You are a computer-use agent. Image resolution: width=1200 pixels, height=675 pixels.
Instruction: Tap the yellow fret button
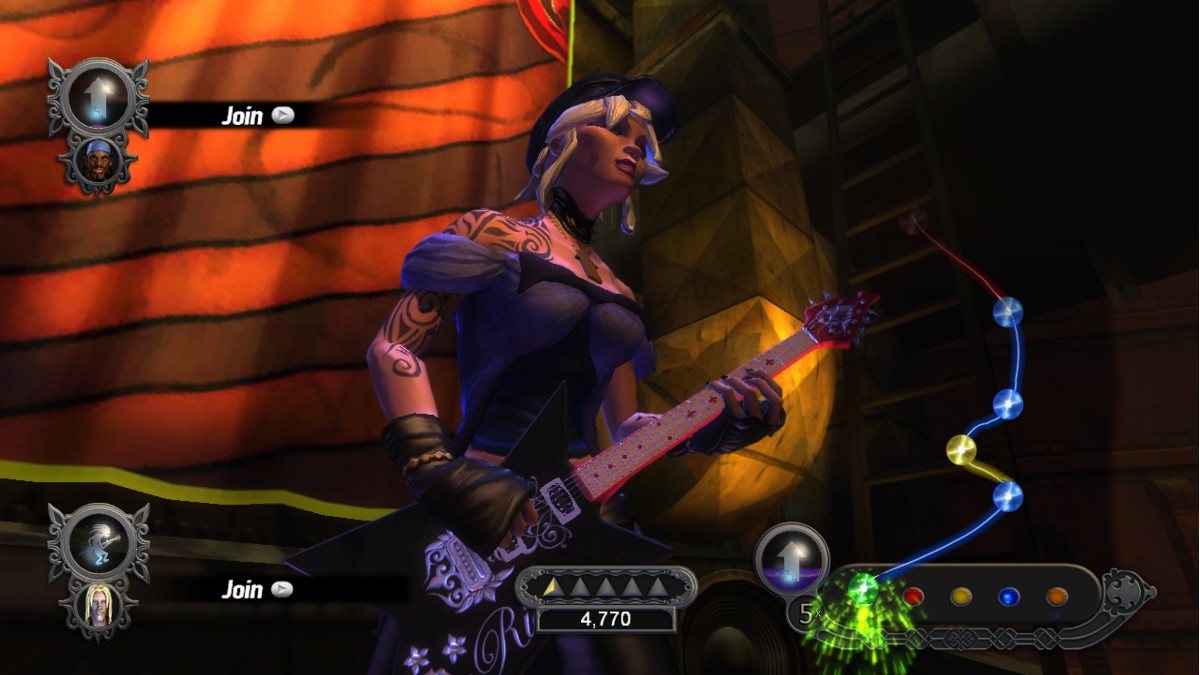[x=961, y=597]
